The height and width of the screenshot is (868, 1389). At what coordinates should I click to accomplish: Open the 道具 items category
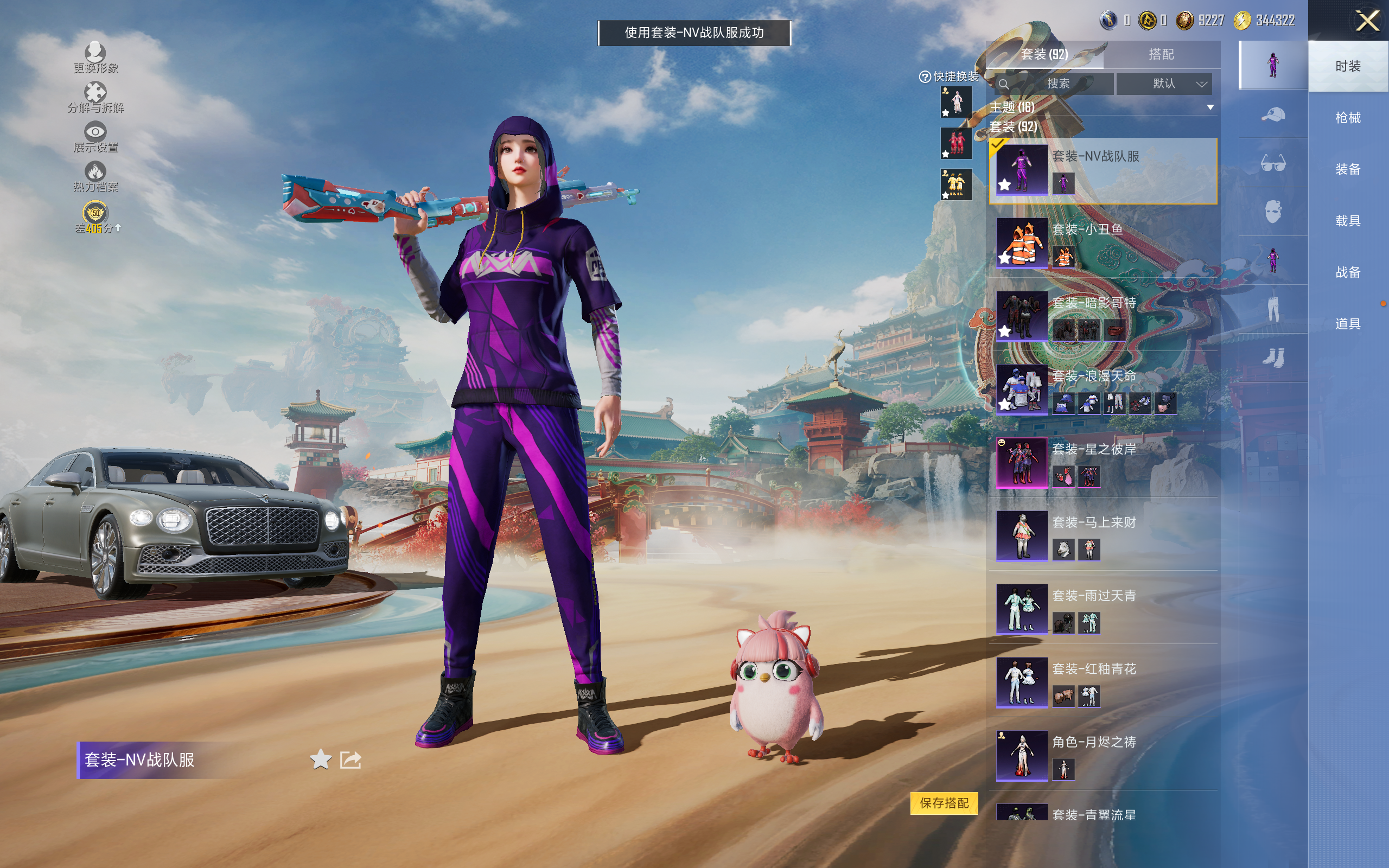tap(1347, 324)
